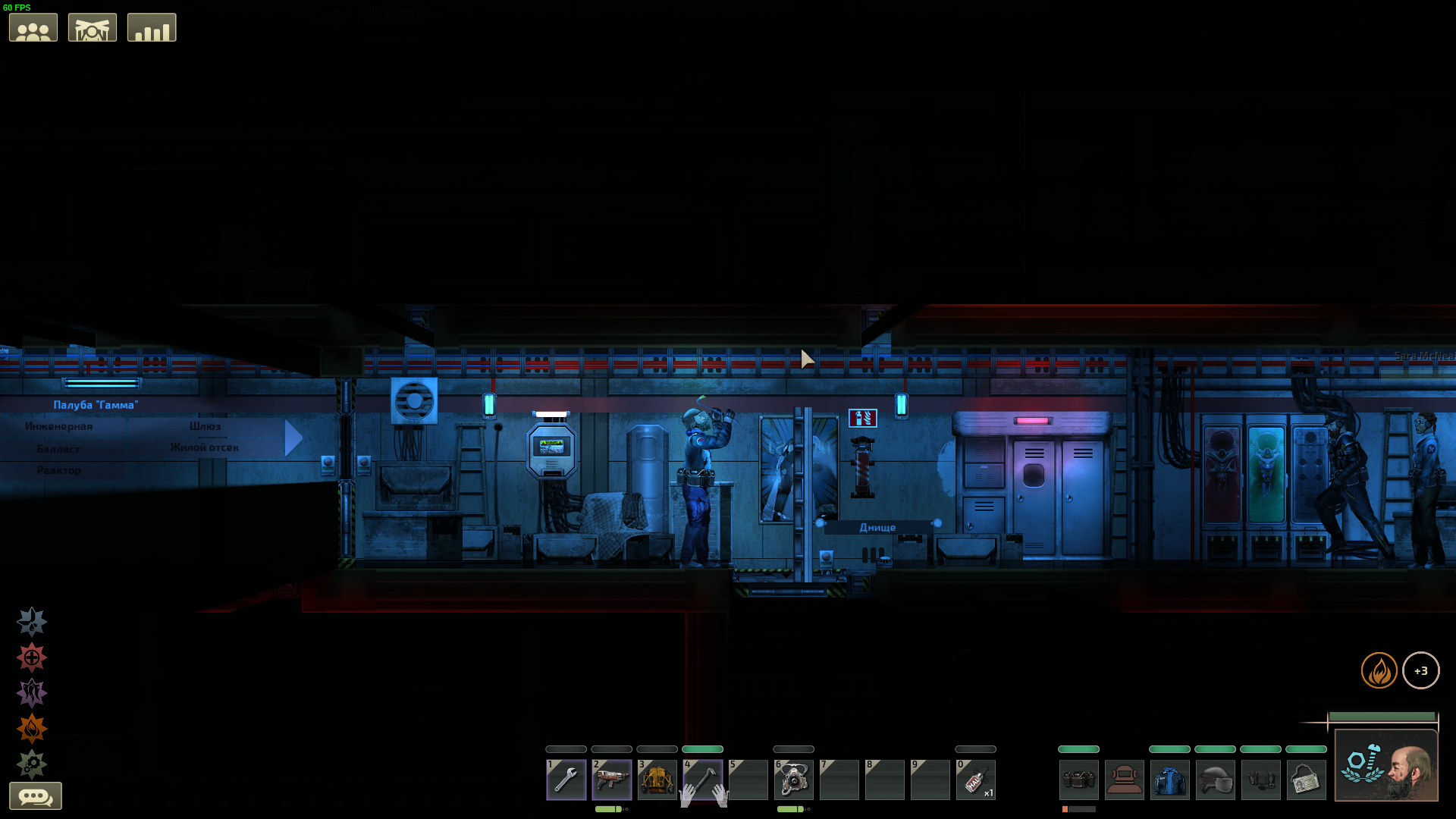Report a medical emergency with the cross icon

[x=31, y=657]
